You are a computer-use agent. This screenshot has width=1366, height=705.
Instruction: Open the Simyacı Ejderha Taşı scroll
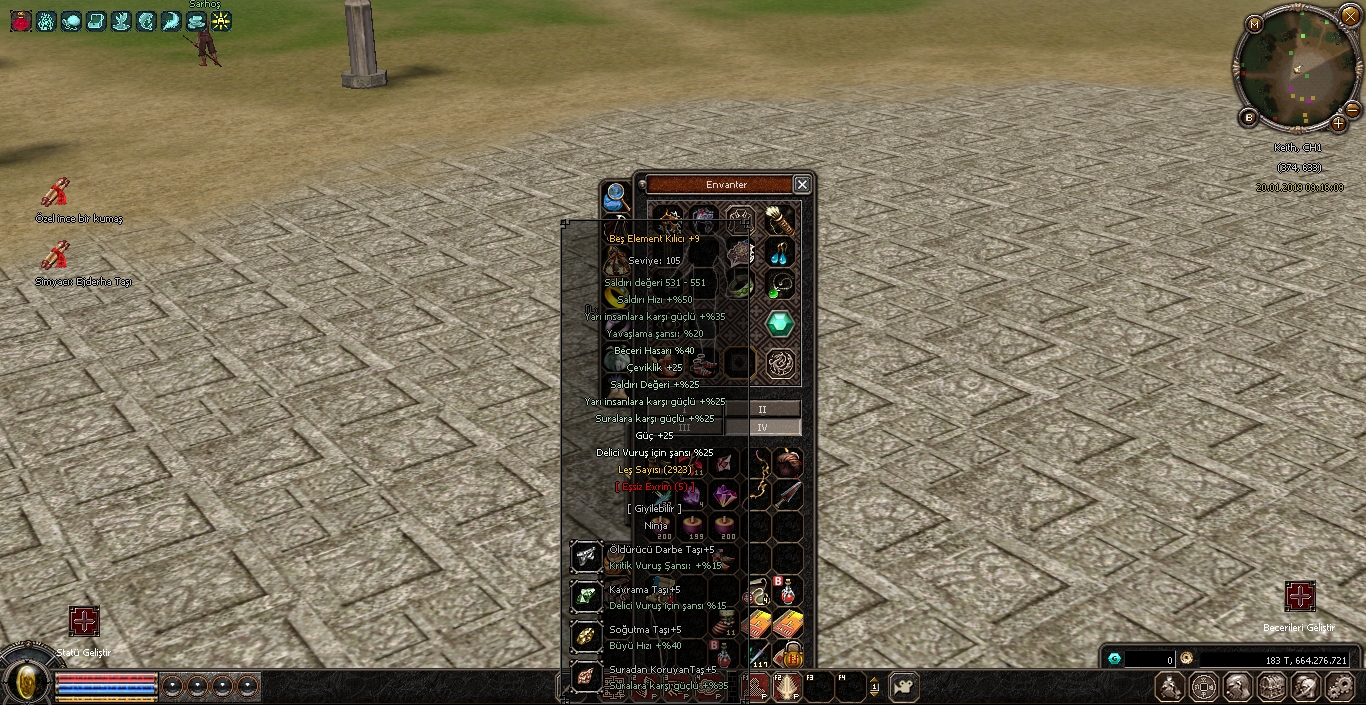click(x=55, y=255)
